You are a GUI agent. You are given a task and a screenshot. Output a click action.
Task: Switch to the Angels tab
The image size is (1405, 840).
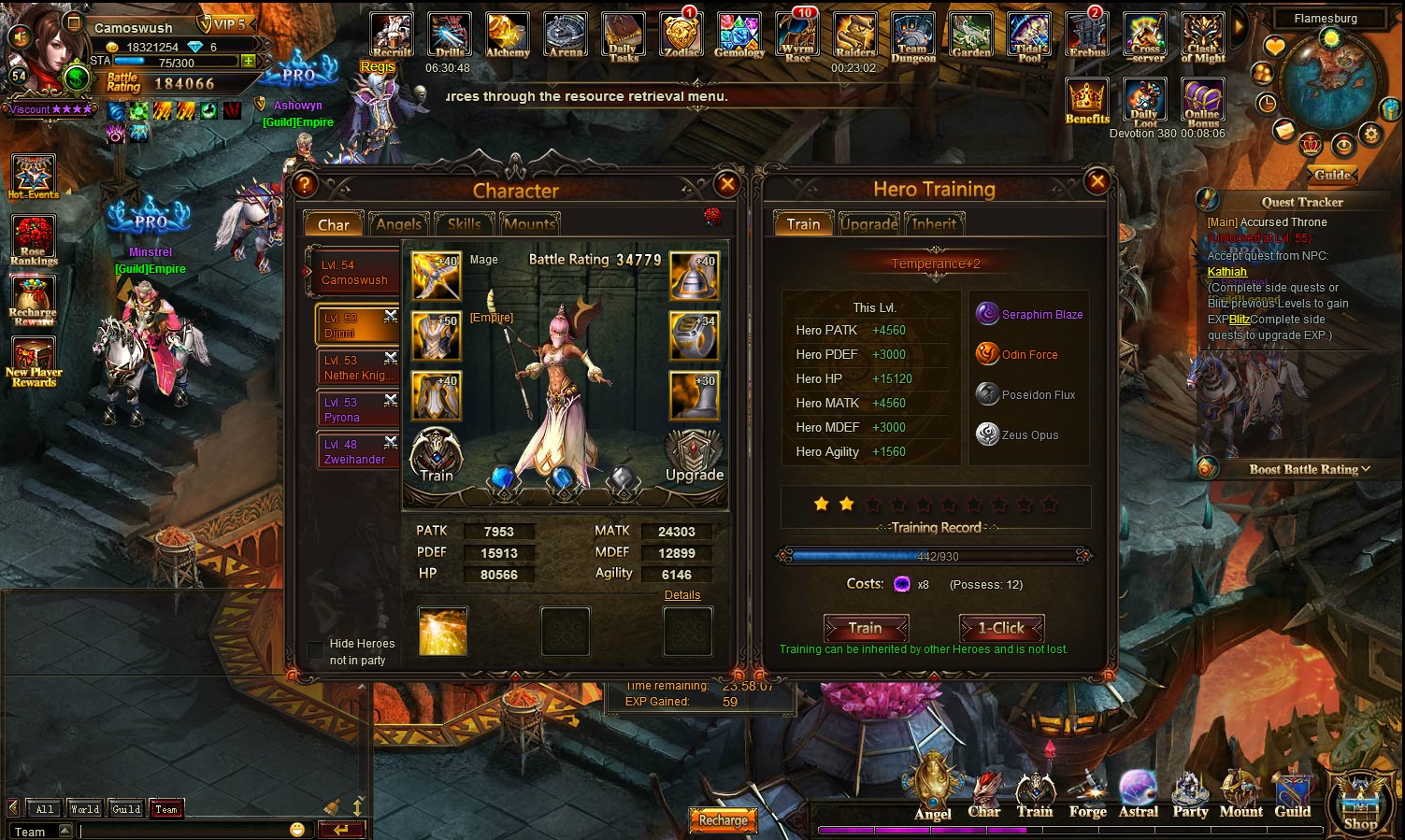(x=398, y=224)
